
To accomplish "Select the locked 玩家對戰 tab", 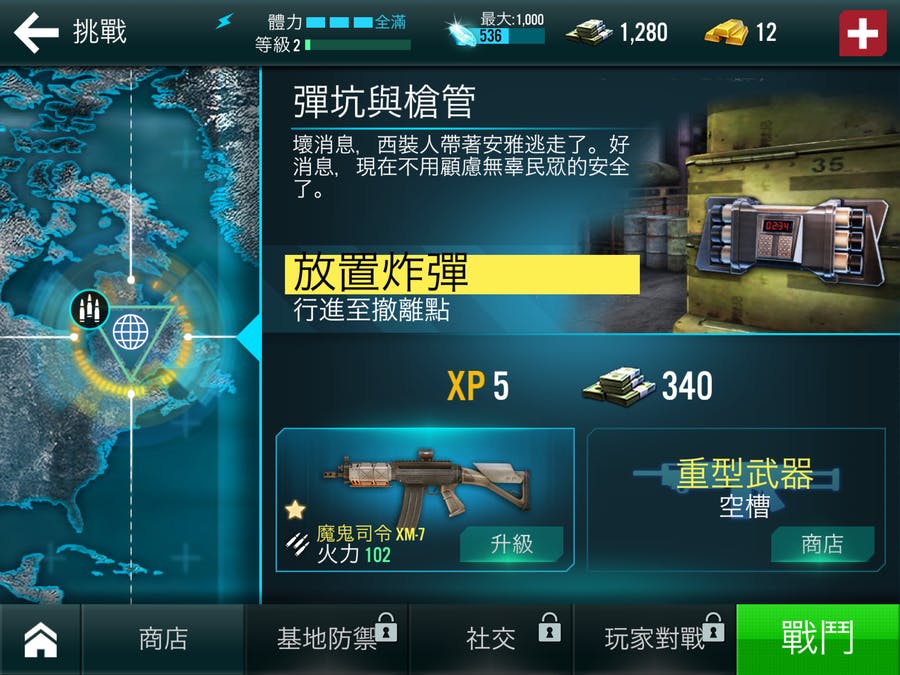I will click(x=655, y=639).
